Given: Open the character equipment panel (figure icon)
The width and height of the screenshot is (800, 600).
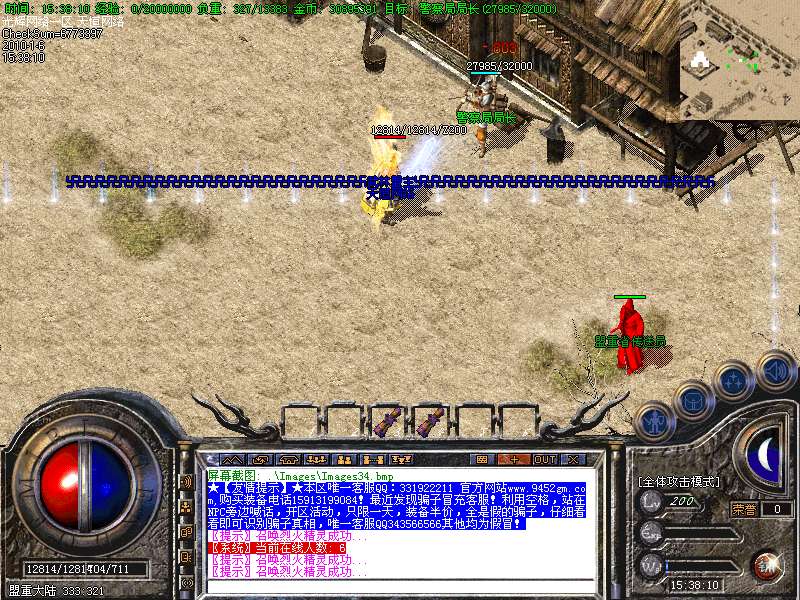Looking at the screenshot, I should (x=653, y=423).
